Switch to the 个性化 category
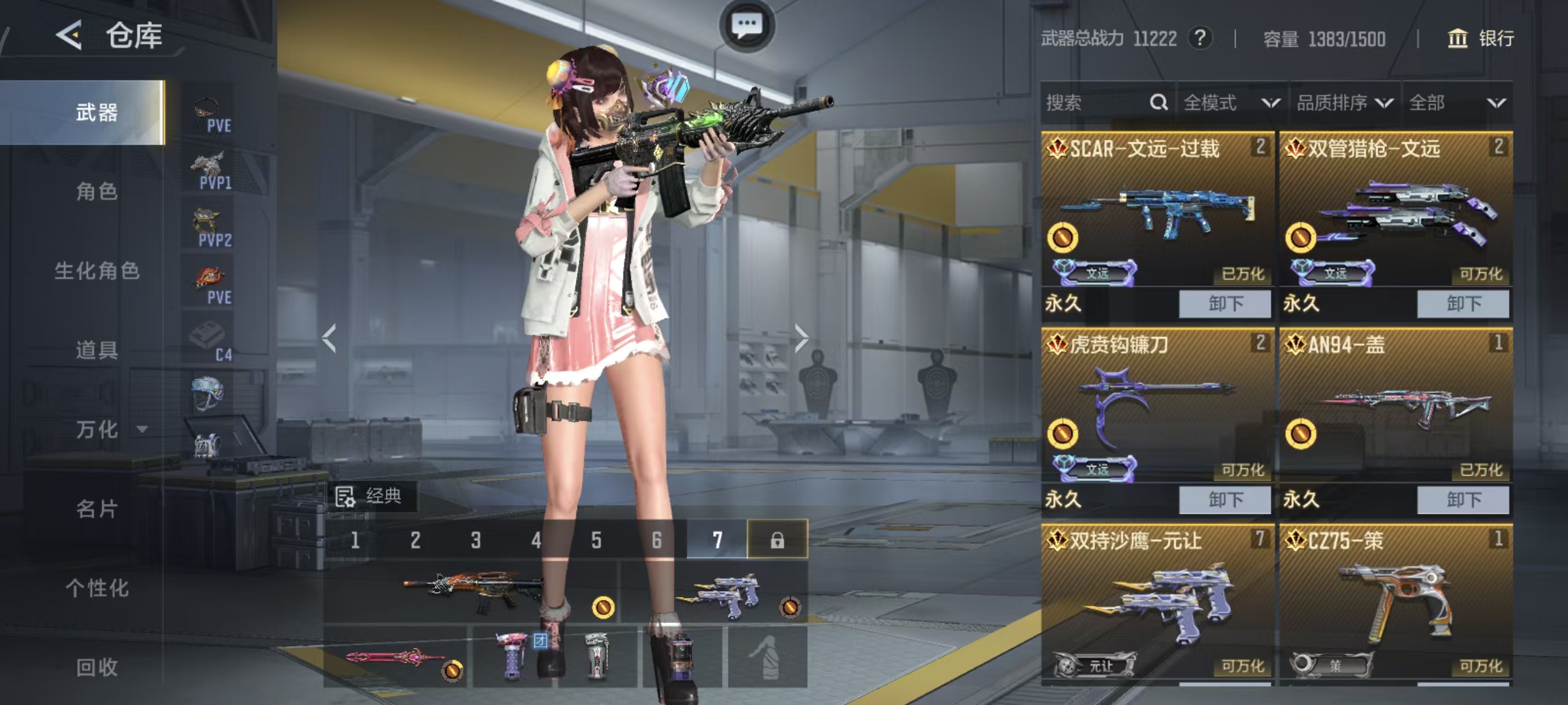 [x=96, y=588]
